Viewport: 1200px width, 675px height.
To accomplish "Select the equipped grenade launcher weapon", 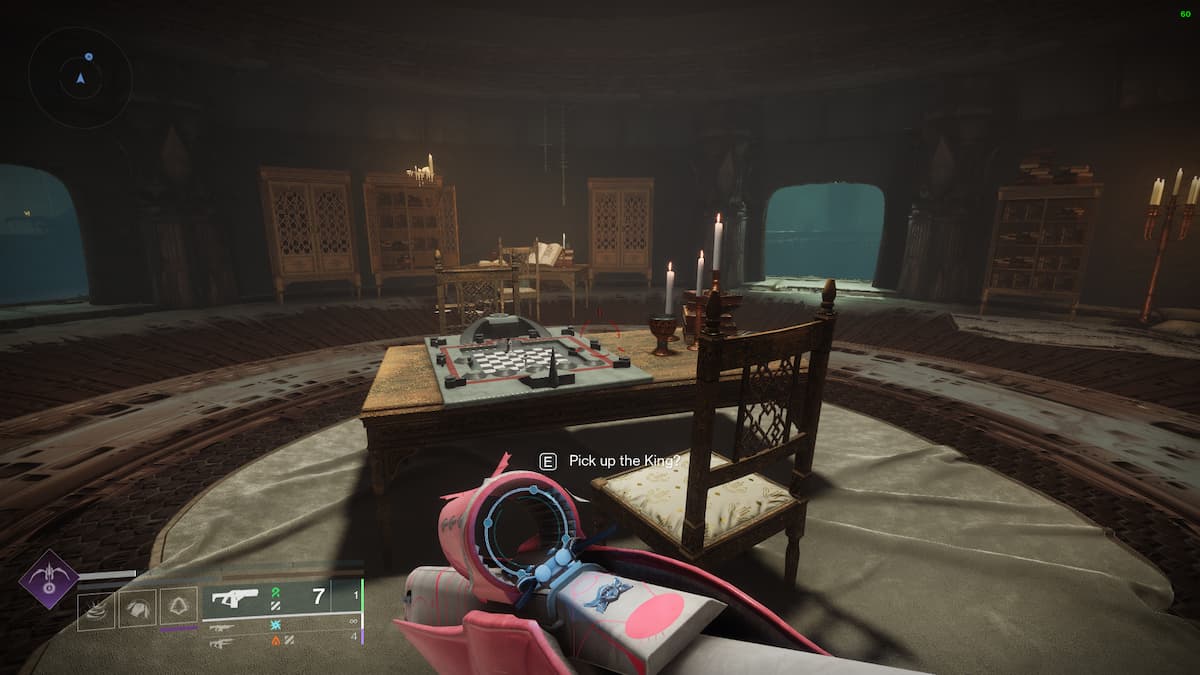I will tap(233, 598).
